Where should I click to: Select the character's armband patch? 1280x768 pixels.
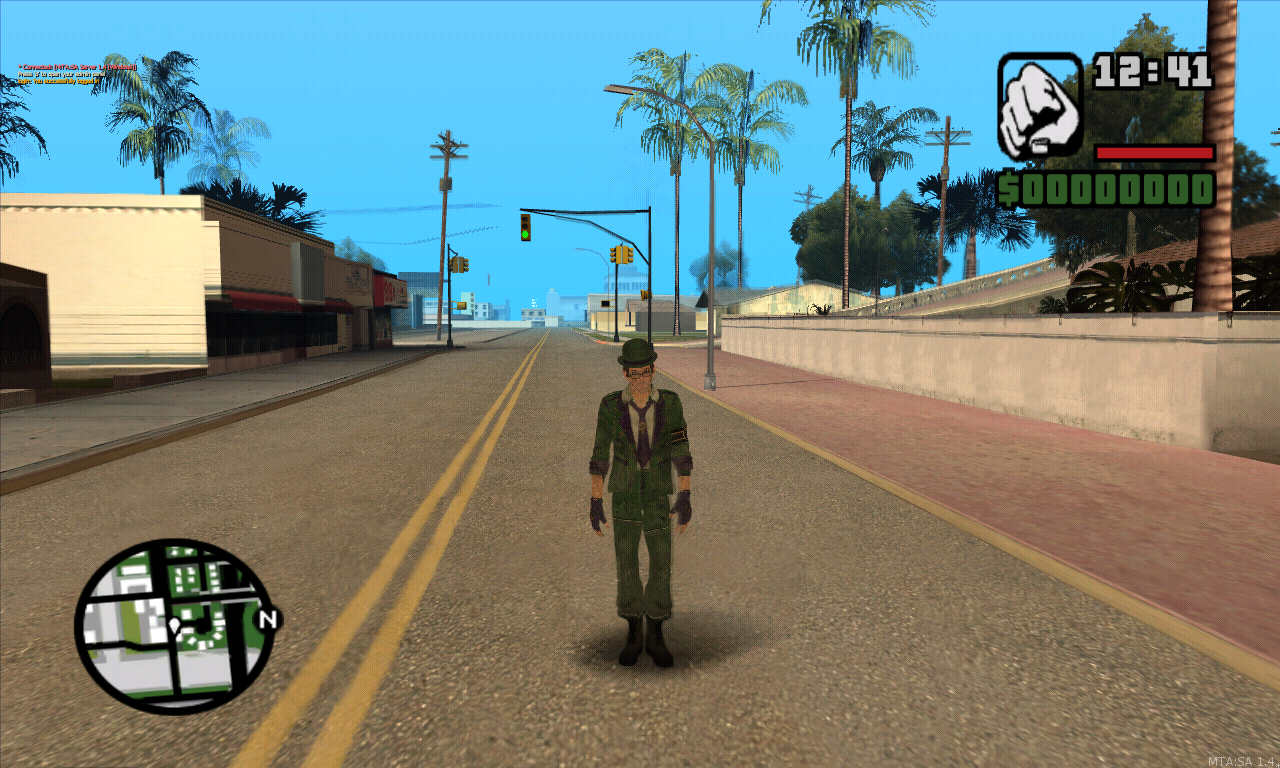[x=679, y=434]
